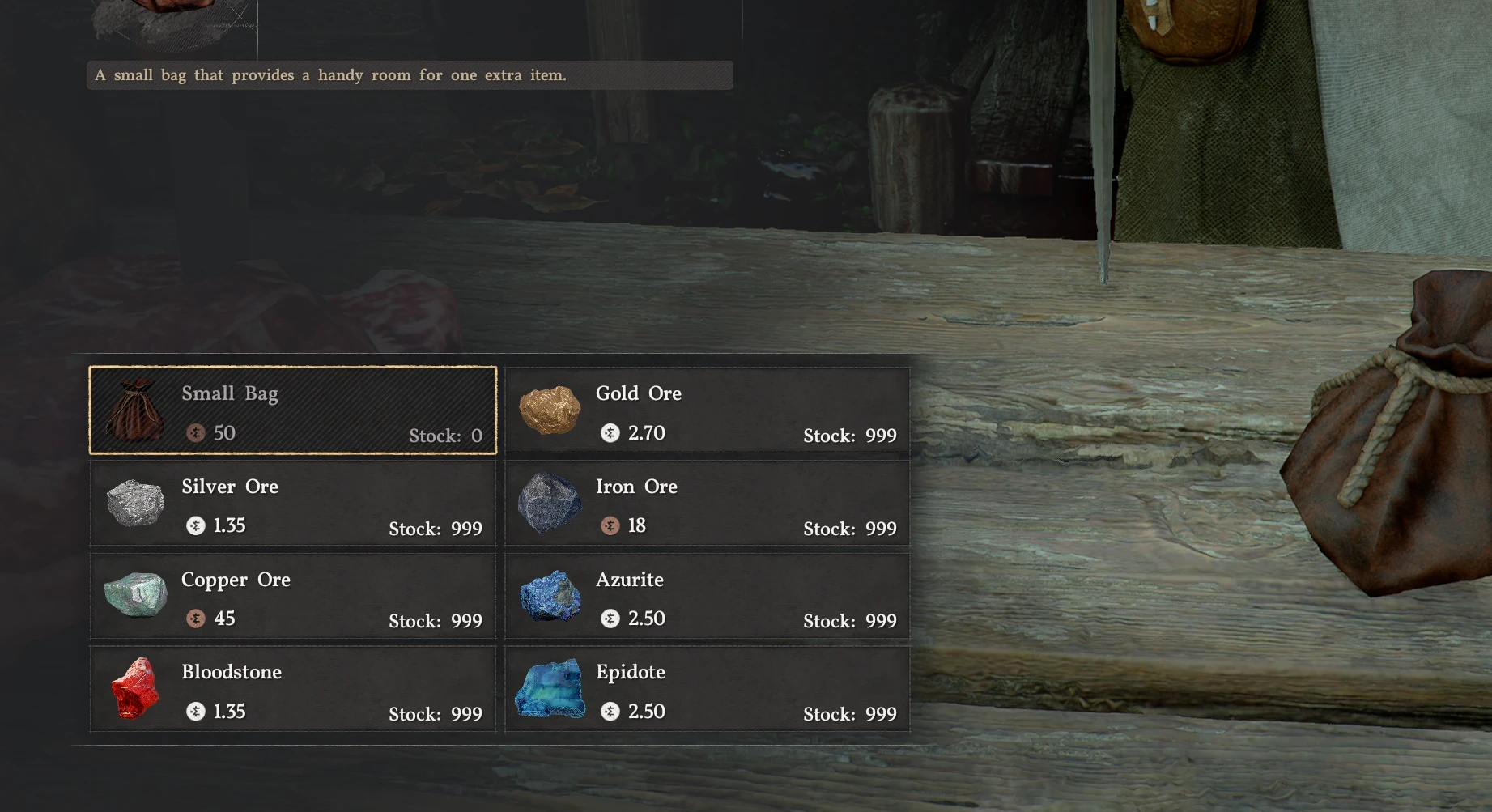
Task: Select the Small Bag shop item
Action: point(292,410)
